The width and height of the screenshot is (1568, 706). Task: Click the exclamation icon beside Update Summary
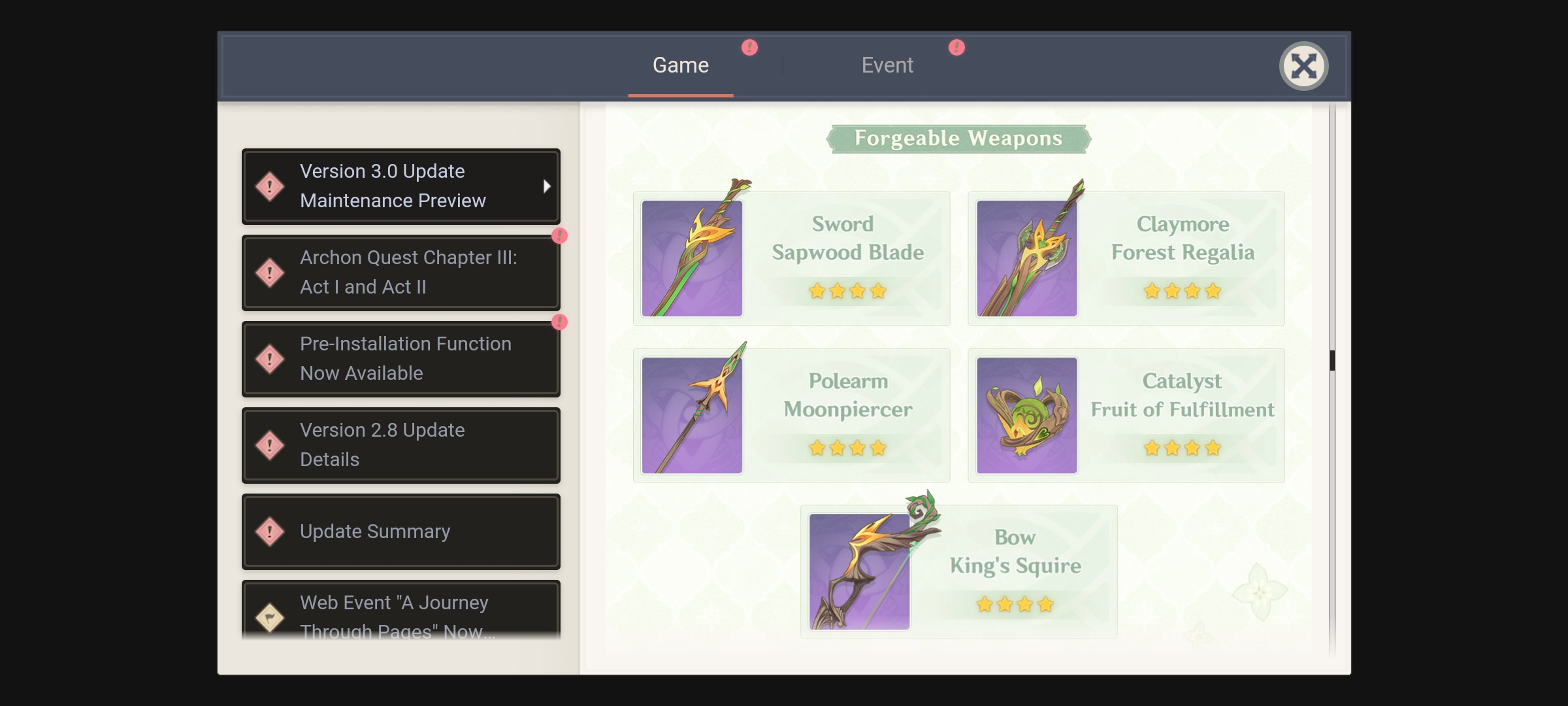coord(270,531)
